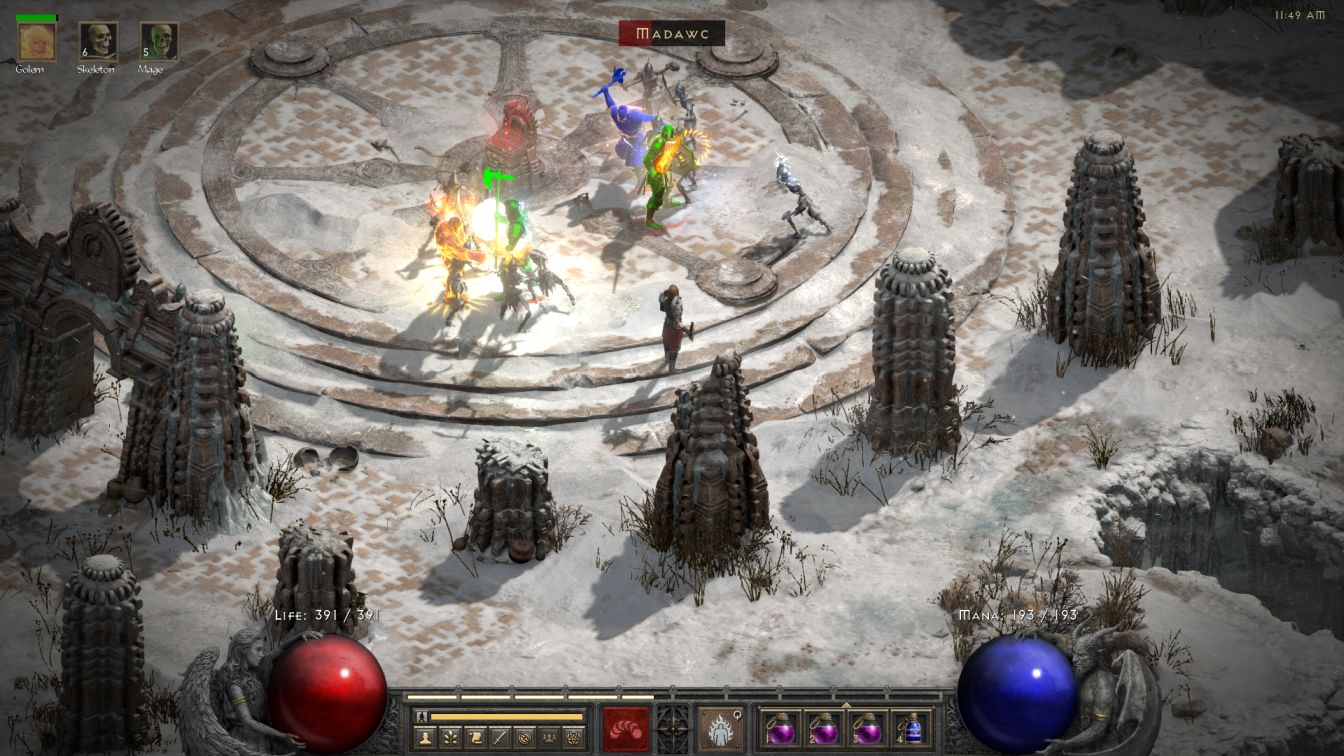Image resolution: width=1344 pixels, height=756 pixels.
Task: Open the character sheet from the mini panel
Action: click(x=423, y=738)
